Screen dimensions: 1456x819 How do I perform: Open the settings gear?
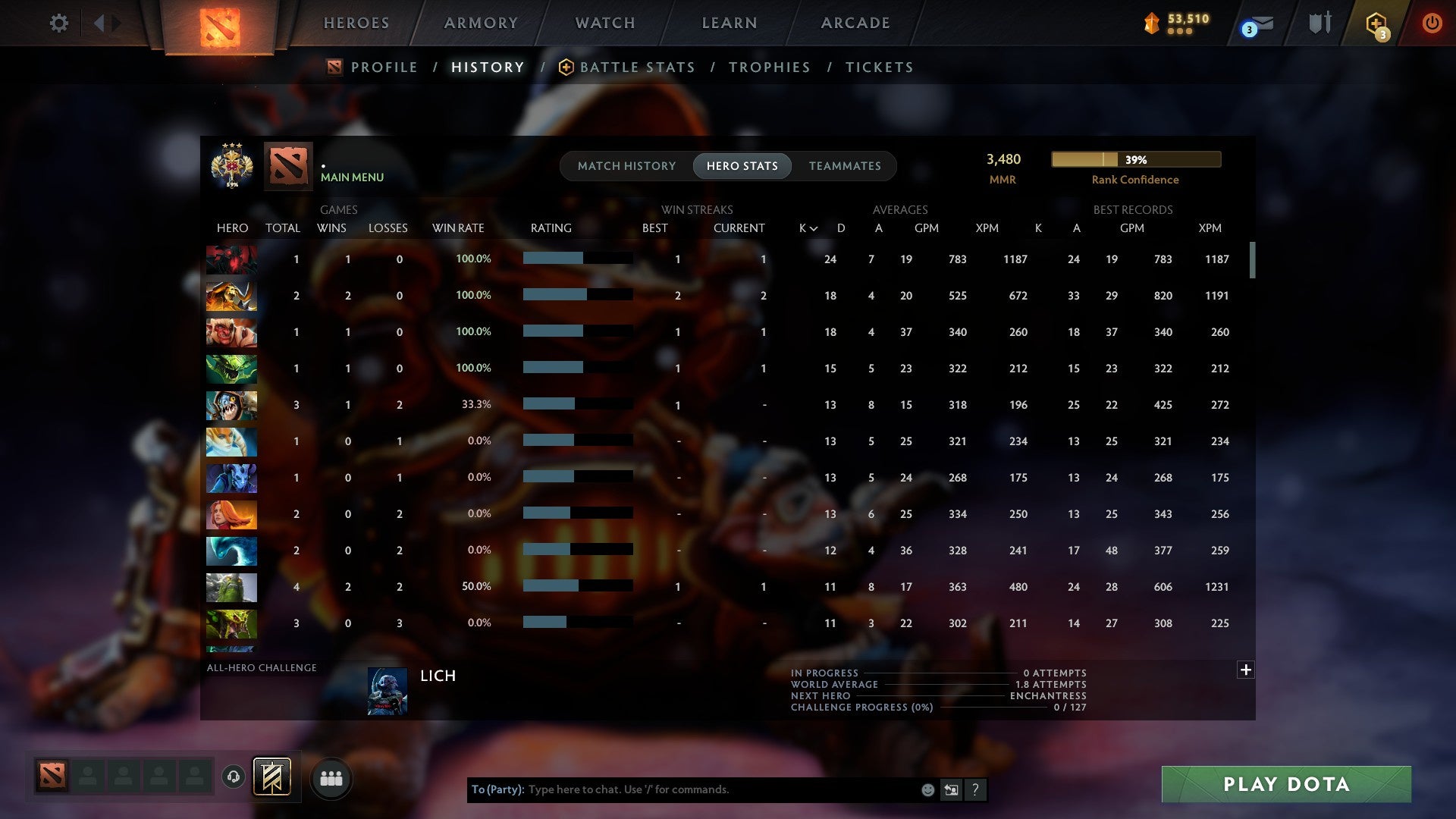point(59,23)
